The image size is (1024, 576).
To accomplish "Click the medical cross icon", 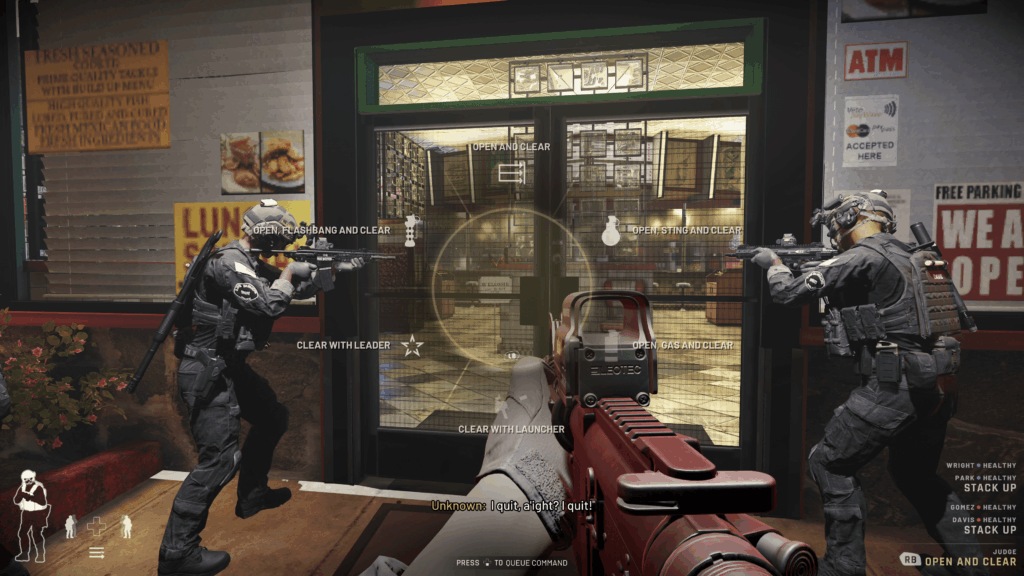I will (96, 526).
